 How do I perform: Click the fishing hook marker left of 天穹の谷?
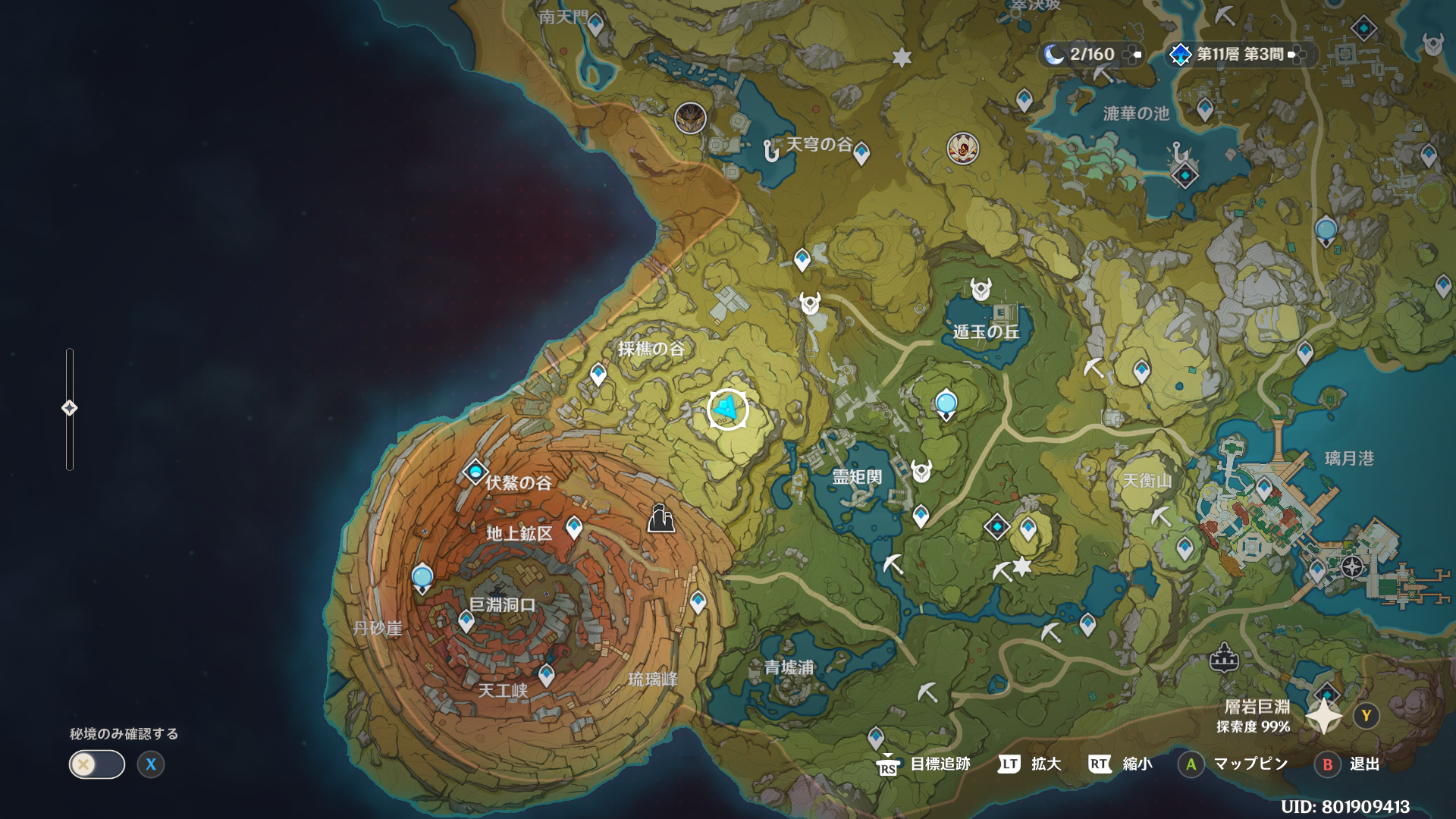(x=771, y=151)
